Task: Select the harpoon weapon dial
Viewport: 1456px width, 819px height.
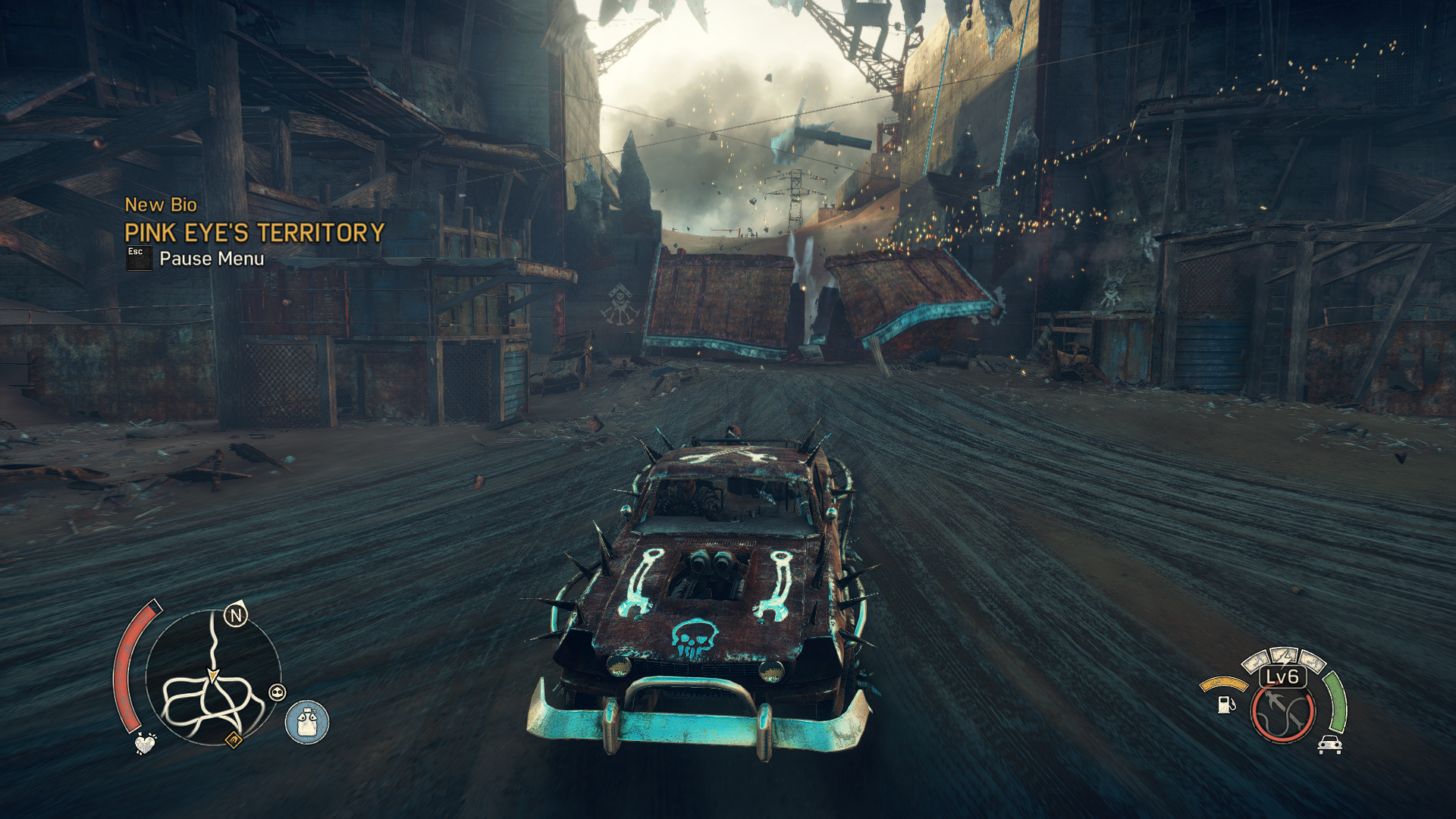Action: [1283, 713]
